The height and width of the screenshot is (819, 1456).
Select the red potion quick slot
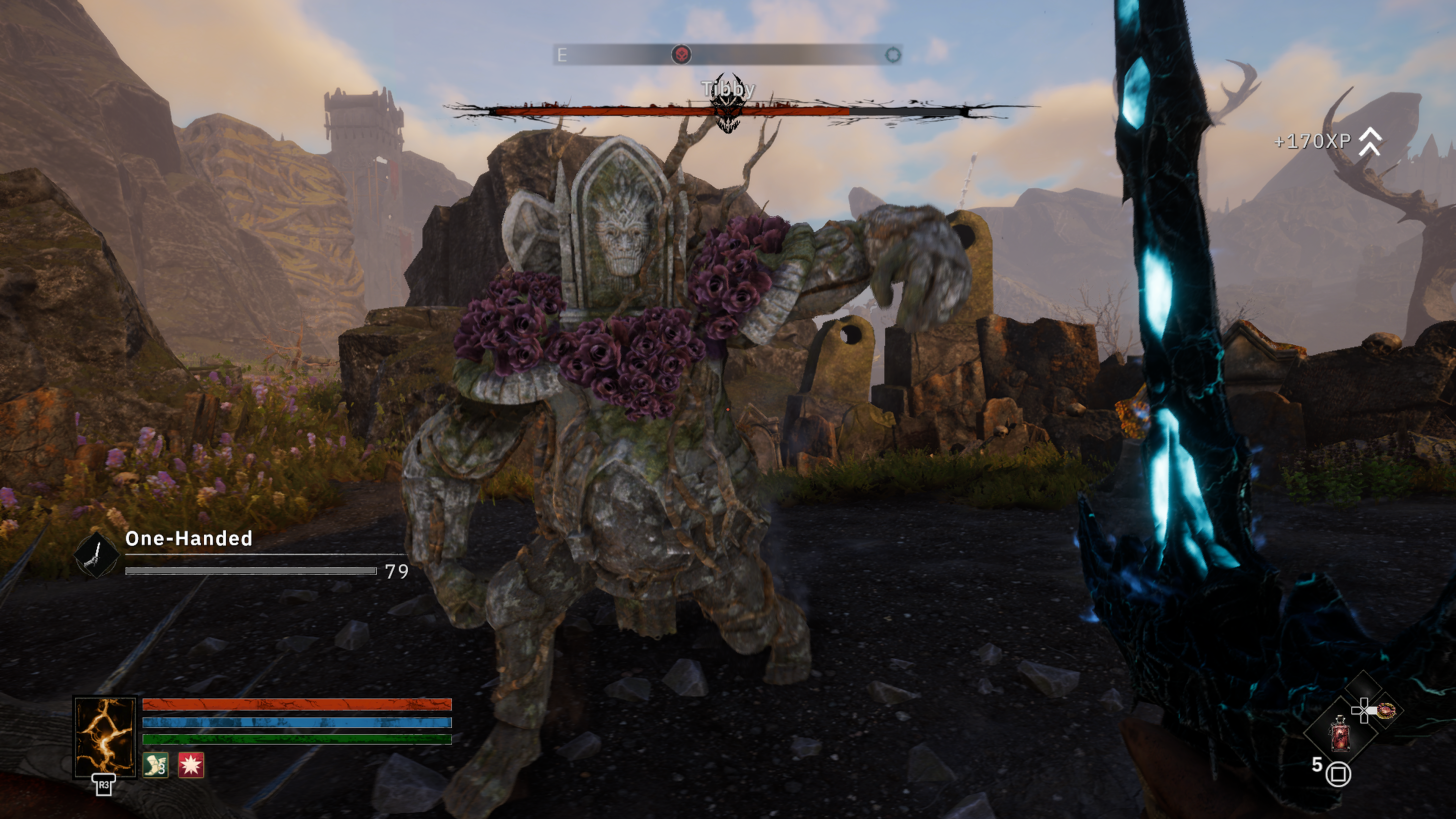pos(1340,734)
